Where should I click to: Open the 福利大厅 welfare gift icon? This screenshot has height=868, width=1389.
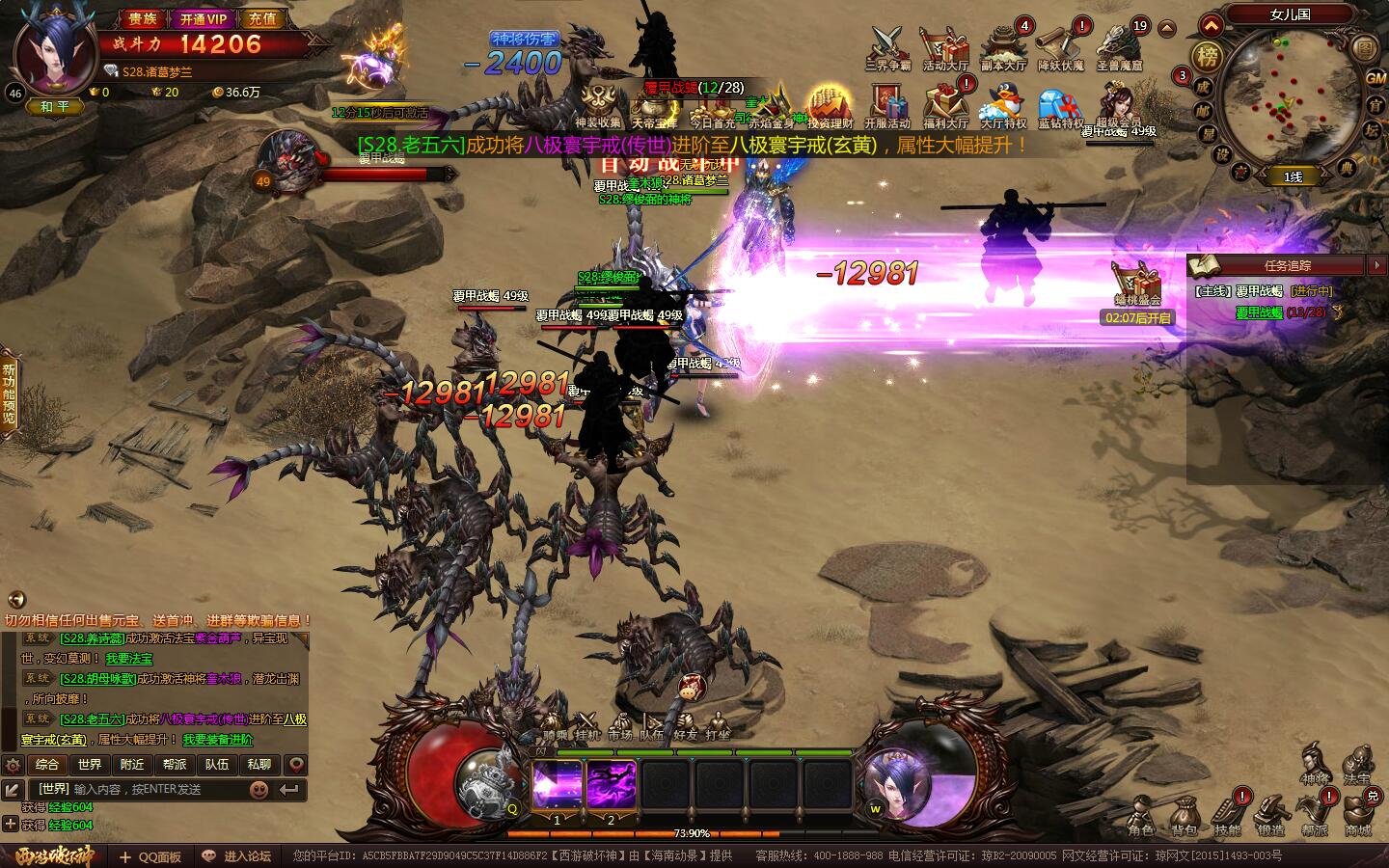click(944, 104)
